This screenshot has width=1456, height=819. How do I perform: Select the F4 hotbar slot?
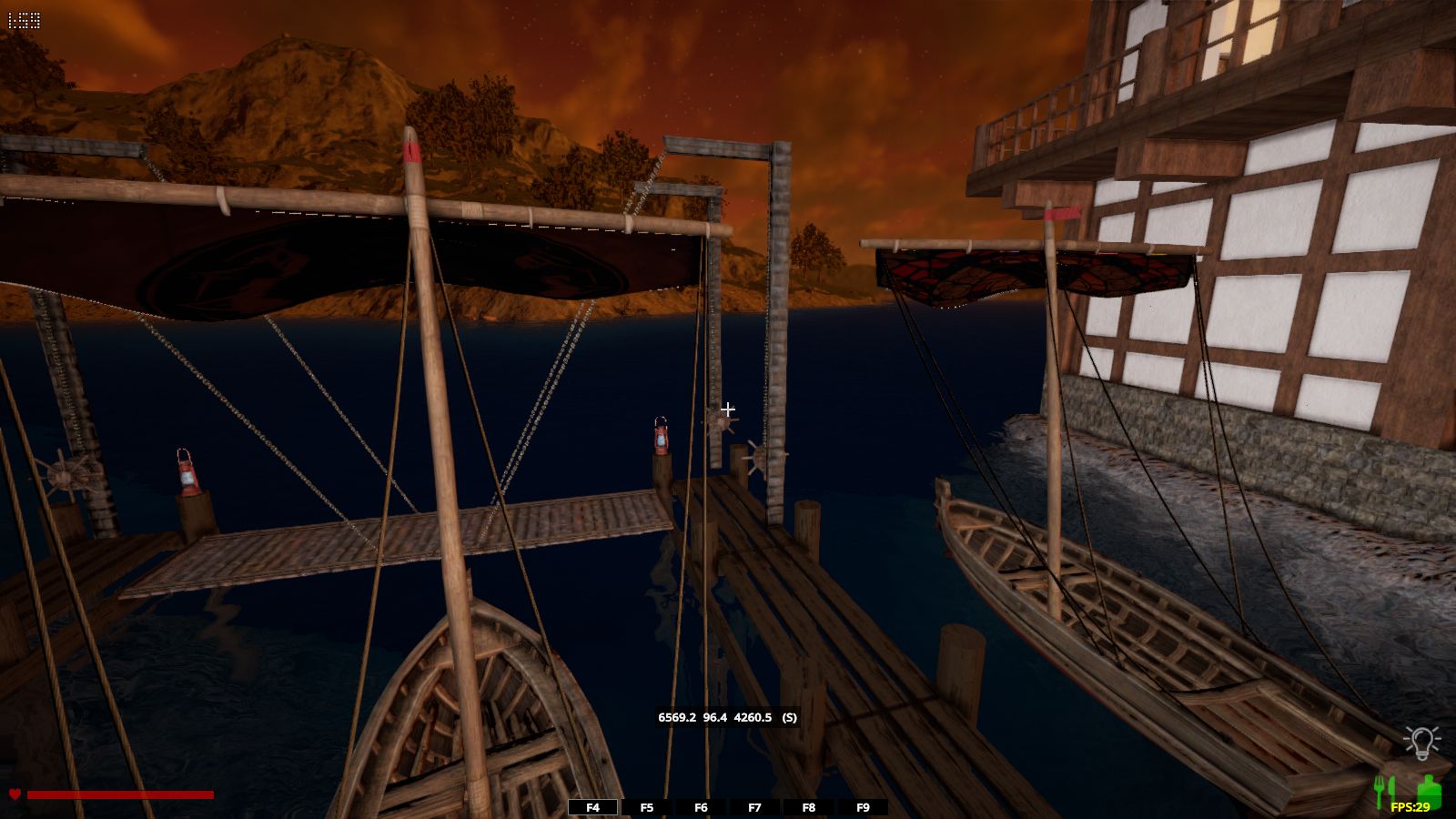[x=593, y=807]
